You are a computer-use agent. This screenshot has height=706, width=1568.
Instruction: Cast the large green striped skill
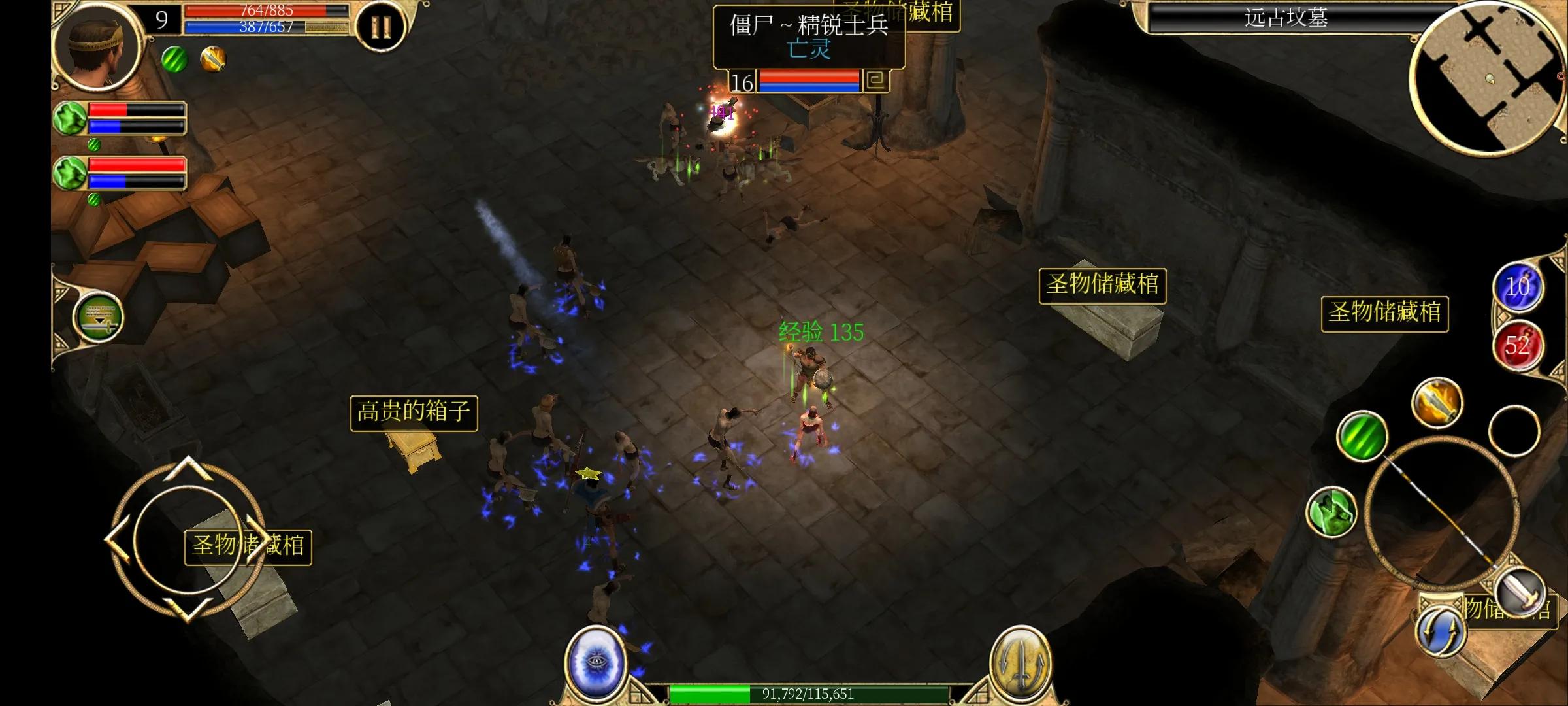coord(1362,435)
